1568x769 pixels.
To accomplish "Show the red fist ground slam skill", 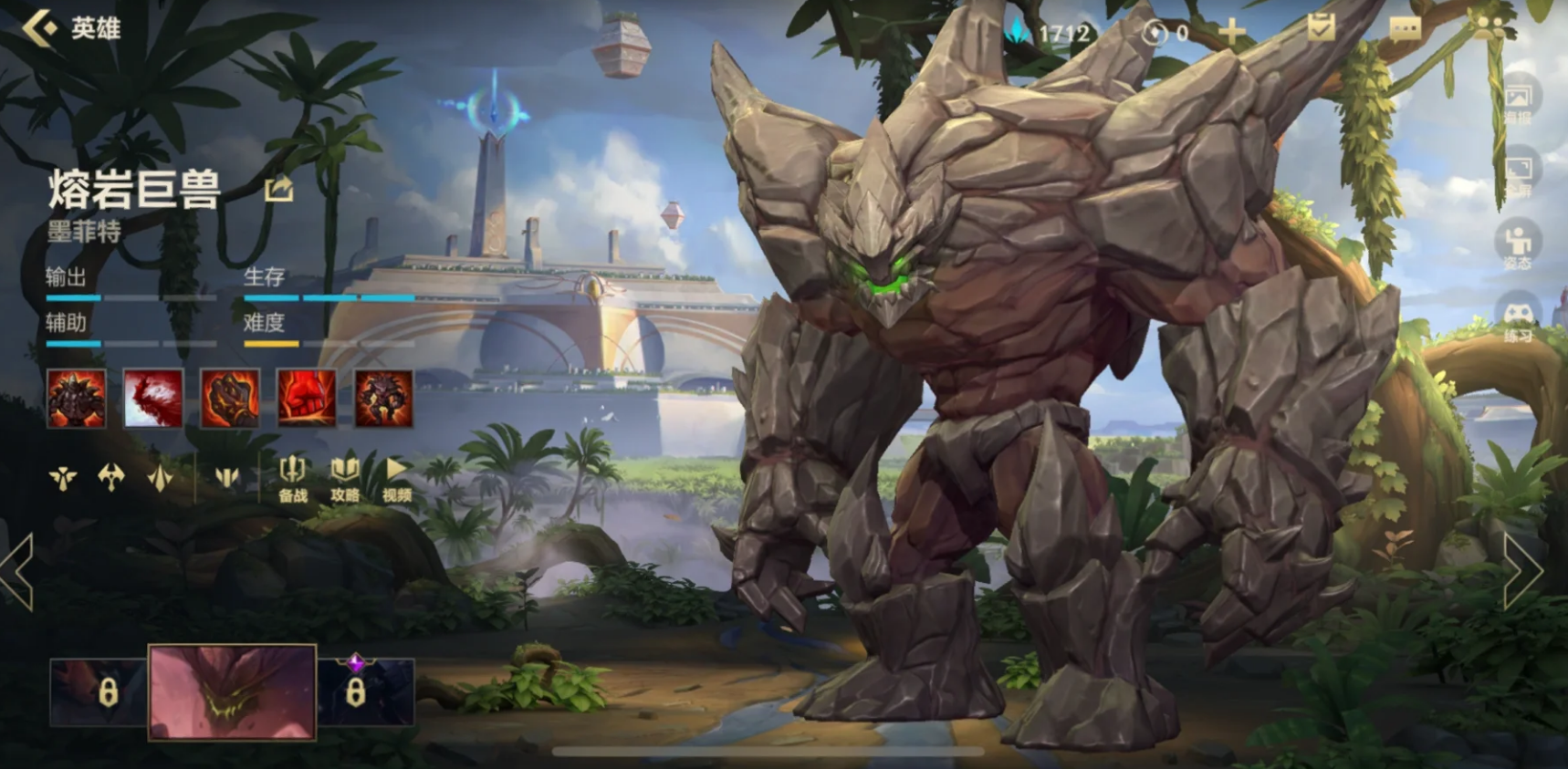I will pyautogui.click(x=307, y=399).
